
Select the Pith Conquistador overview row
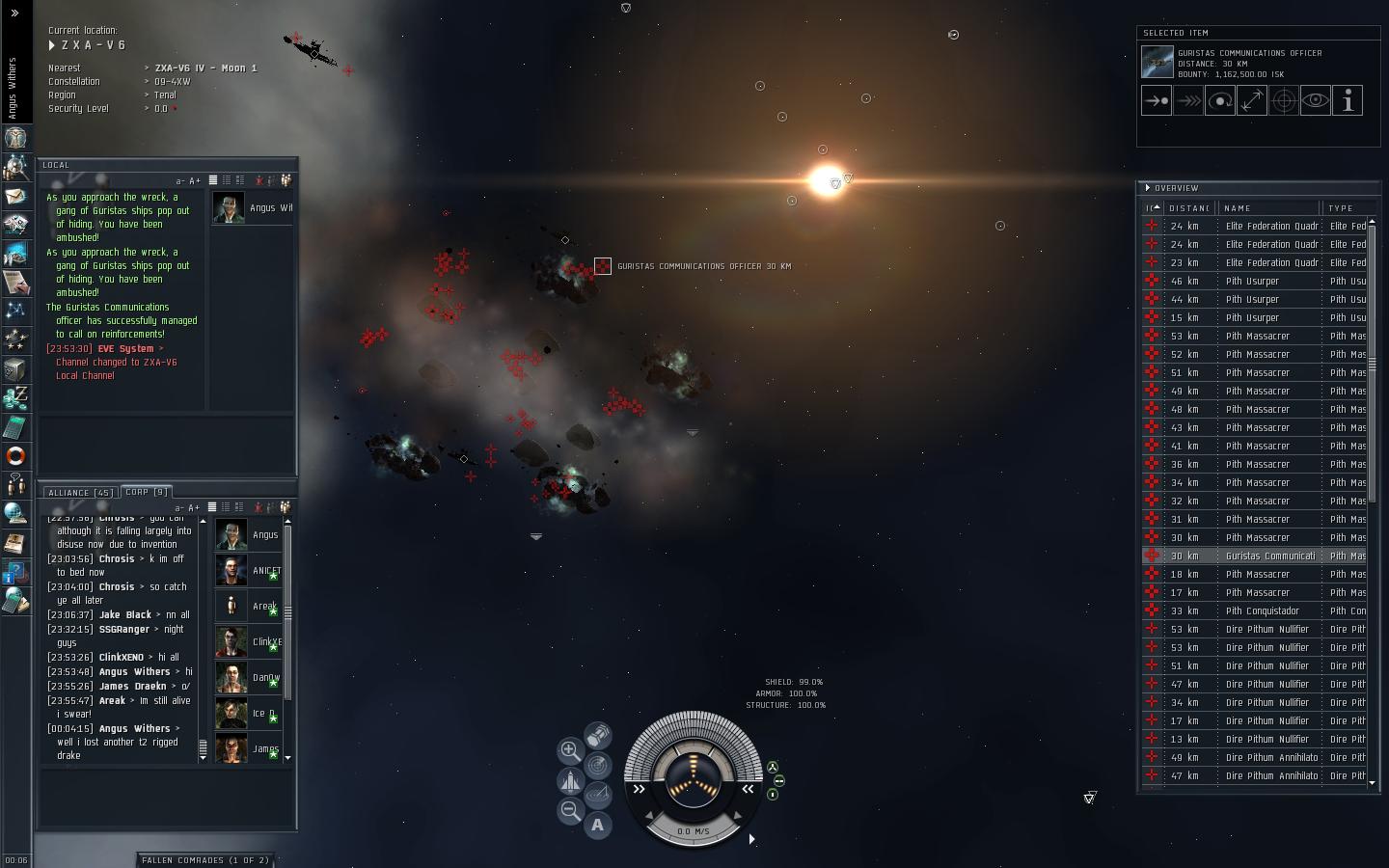(1262, 610)
